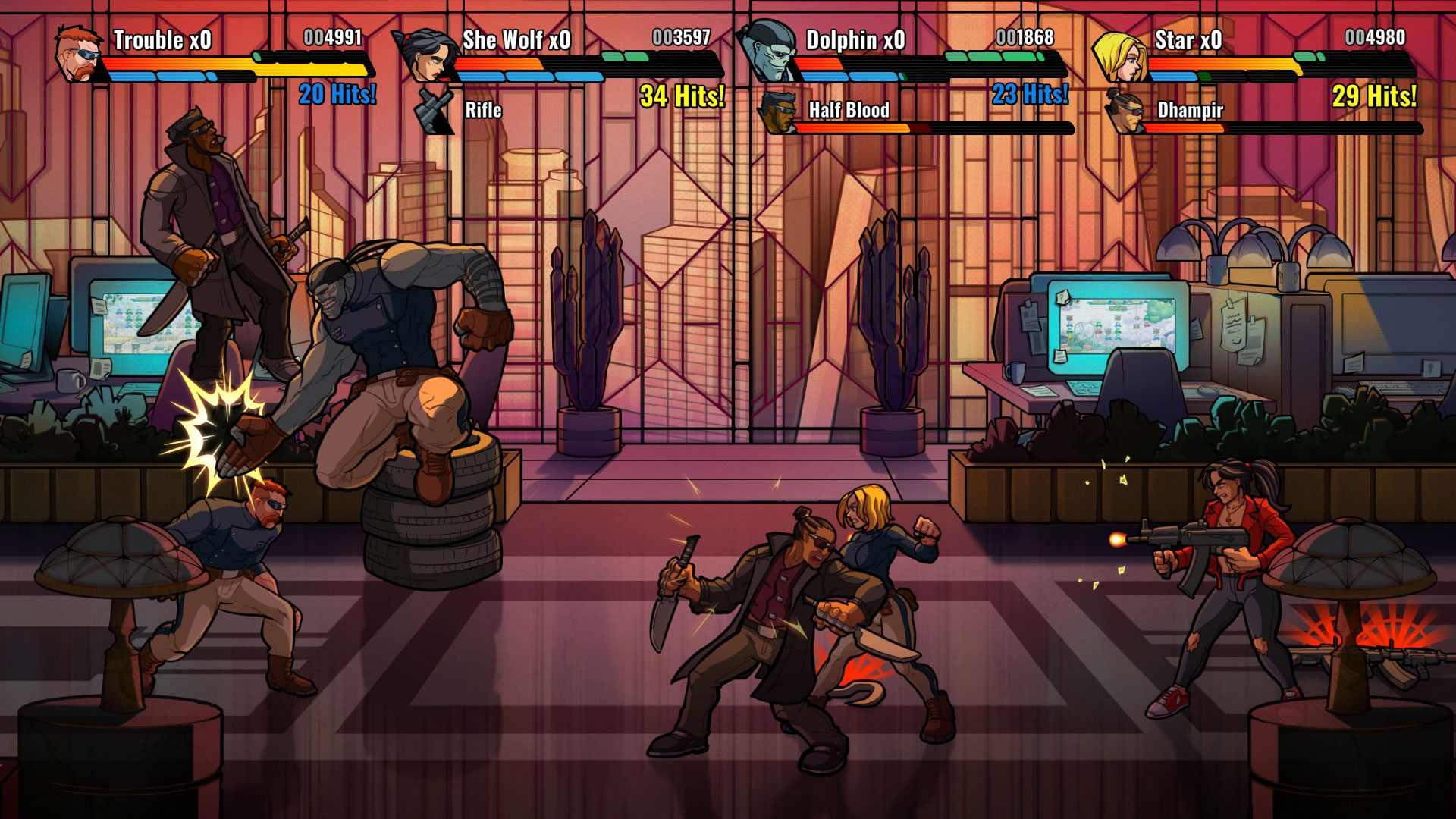
Task: Select Trouble's character portrait
Action: click(x=77, y=56)
